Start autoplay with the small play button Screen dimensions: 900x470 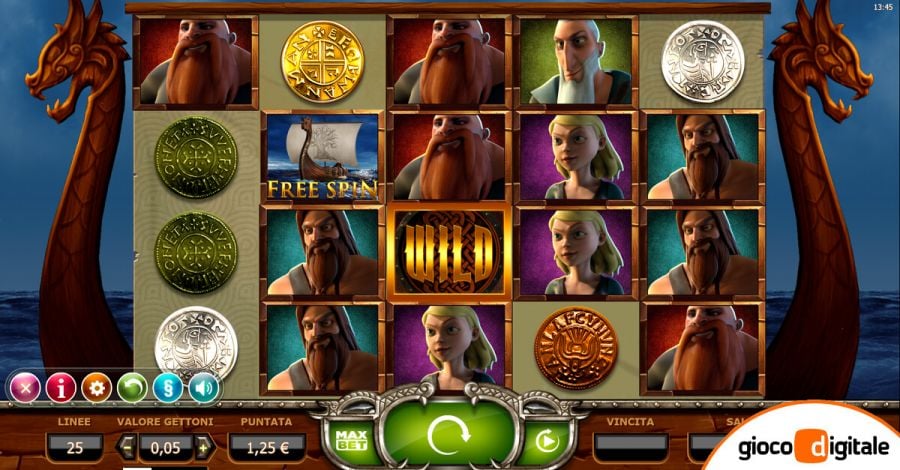(547, 440)
